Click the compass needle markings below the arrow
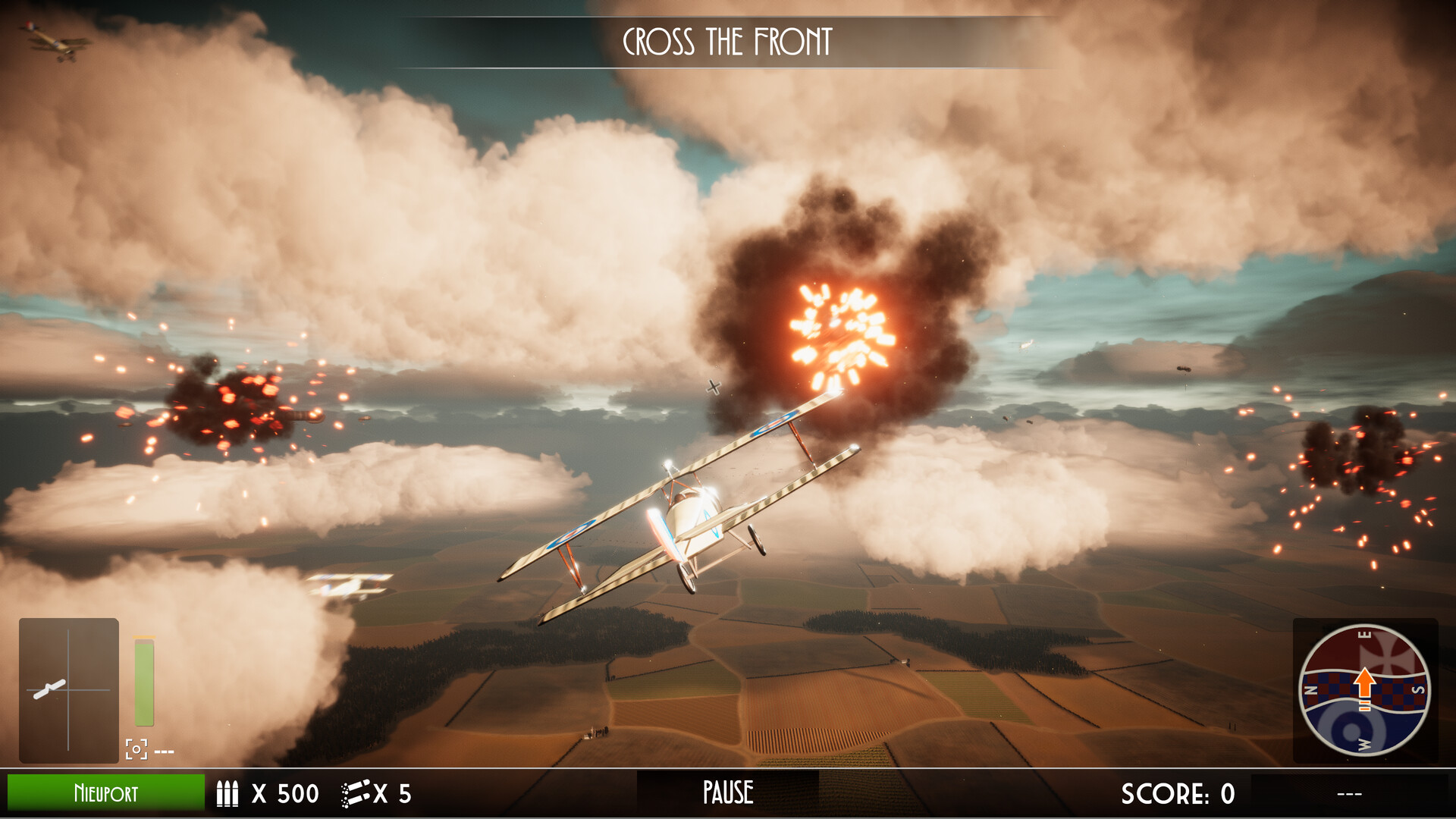Image resolution: width=1456 pixels, height=819 pixels. pyautogui.click(x=1364, y=704)
